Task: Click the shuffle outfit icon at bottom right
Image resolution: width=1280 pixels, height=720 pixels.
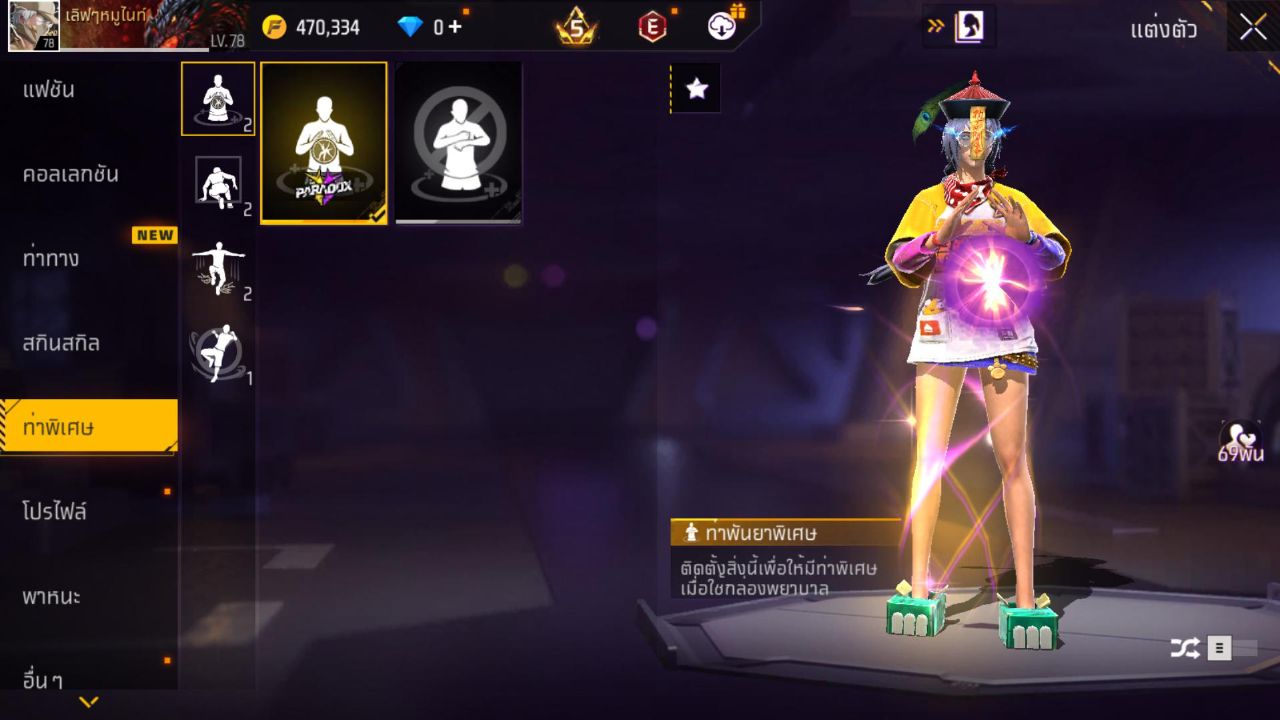Action: click(x=1185, y=648)
